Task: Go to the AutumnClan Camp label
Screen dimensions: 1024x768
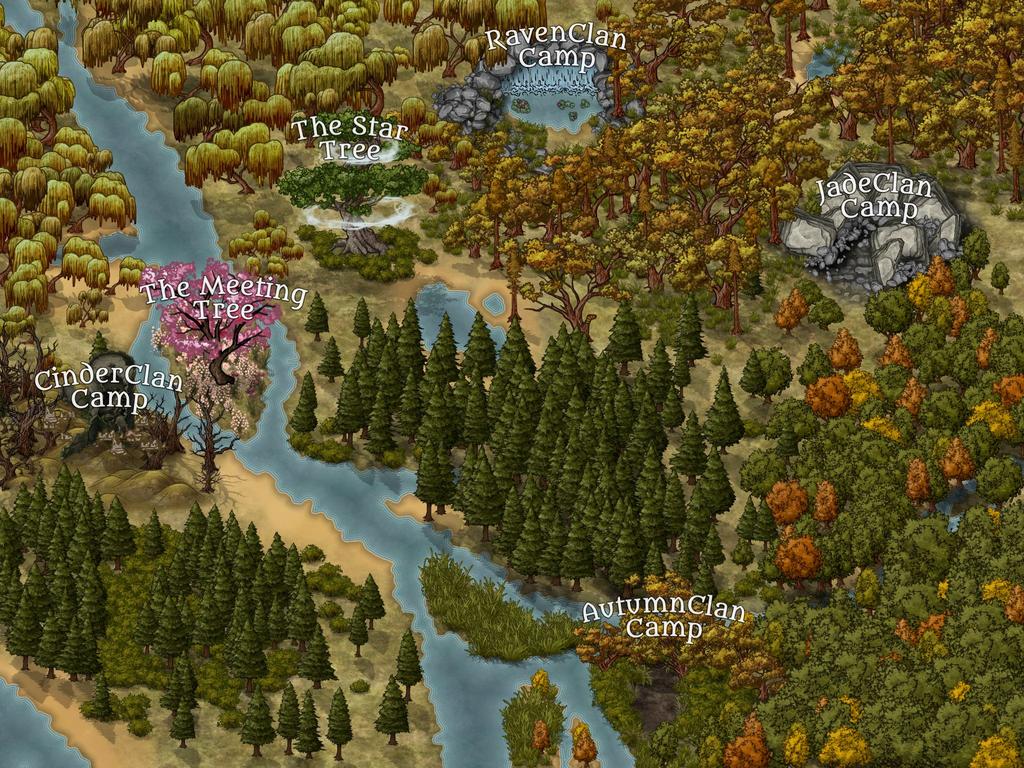Action: pyautogui.click(x=664, y=619)
